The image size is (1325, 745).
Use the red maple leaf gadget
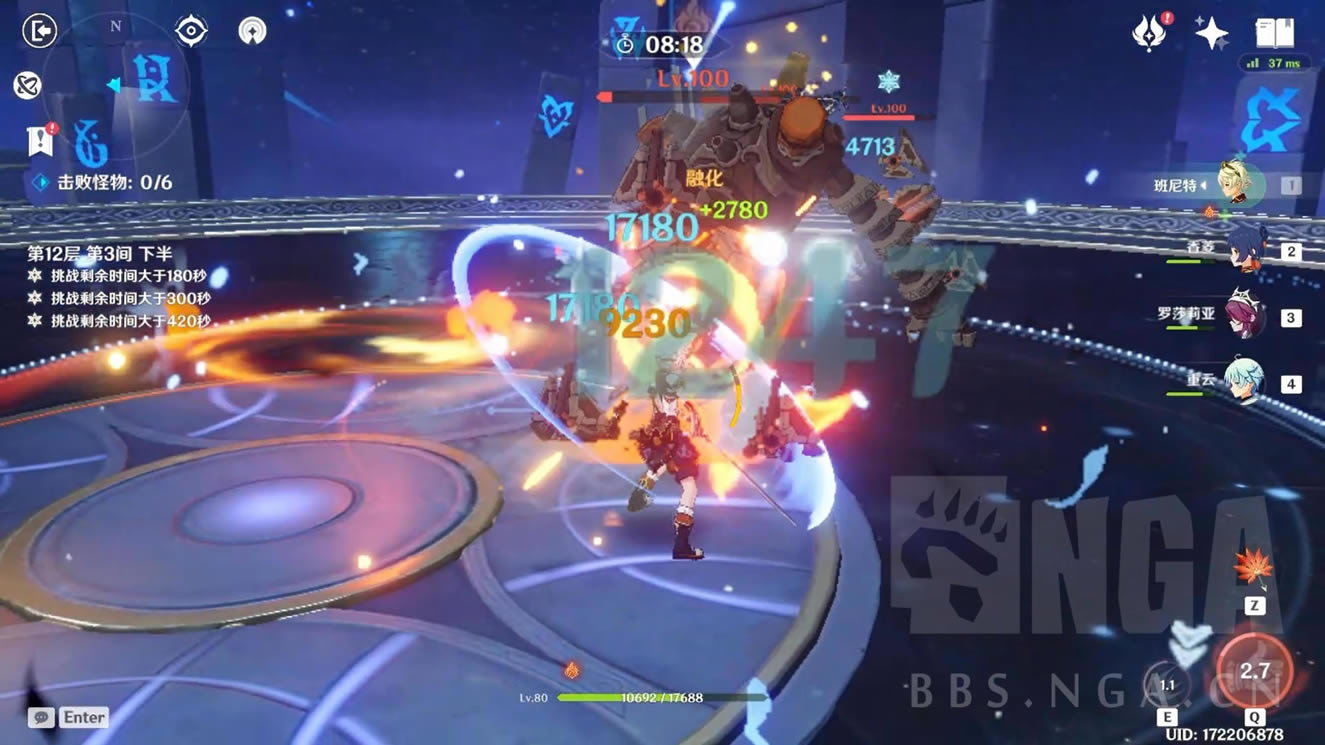click(x=1253, y=570)
